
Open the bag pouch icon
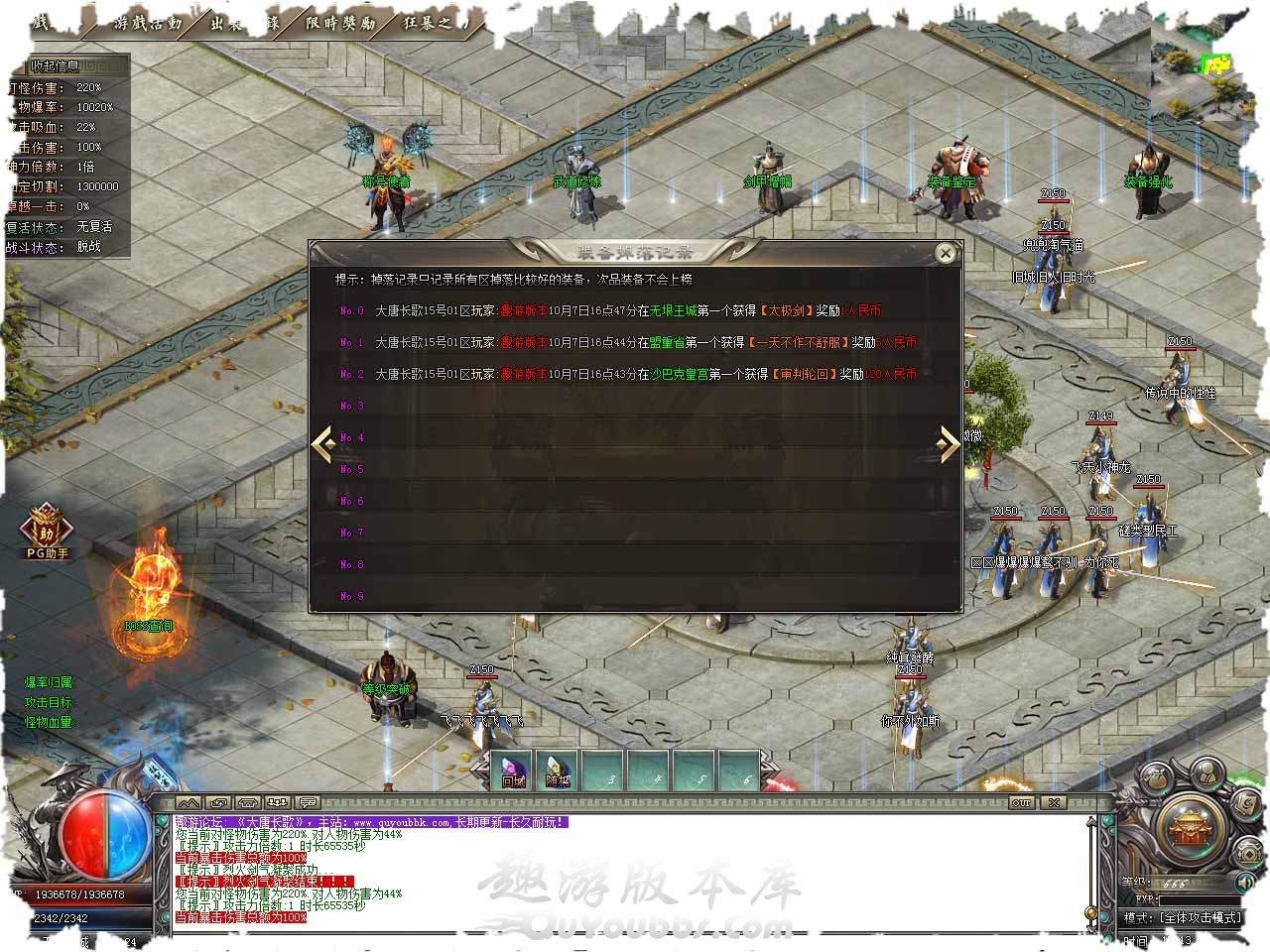point(1156,776)
